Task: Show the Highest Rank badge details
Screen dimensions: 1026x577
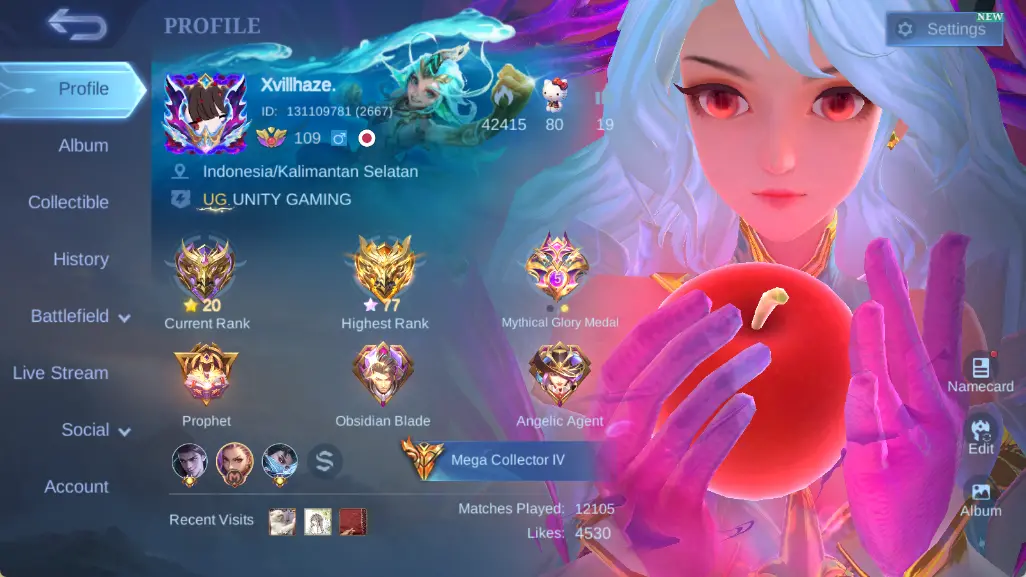Action: (384, 267)
